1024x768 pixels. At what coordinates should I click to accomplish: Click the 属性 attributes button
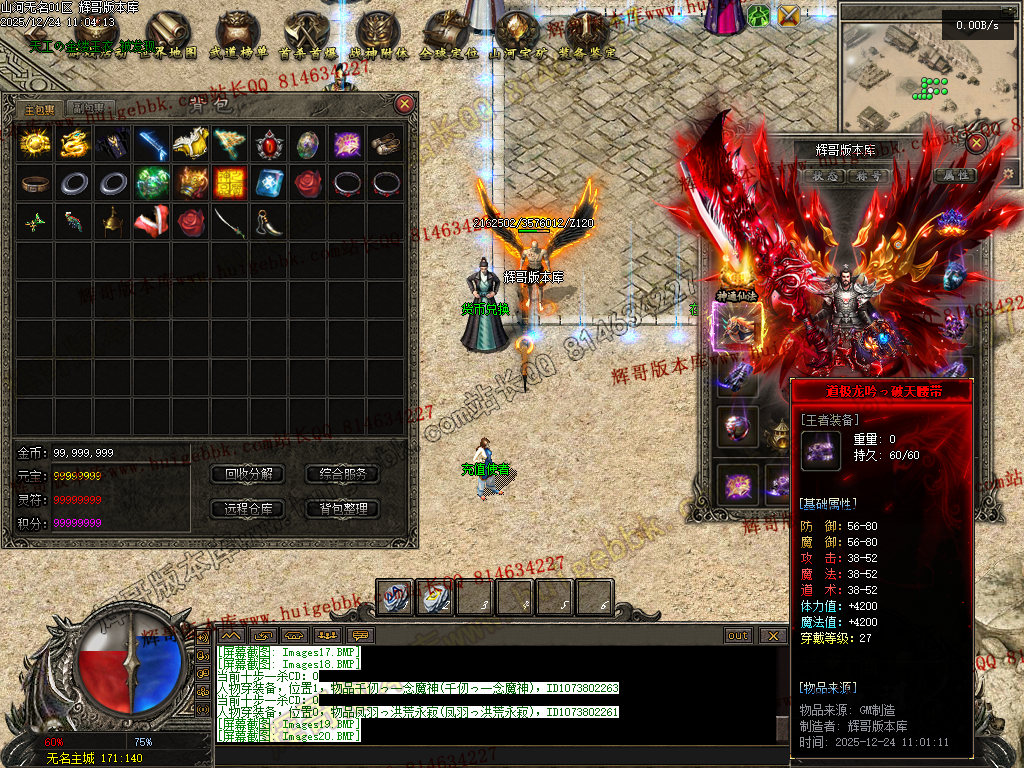pos(952,175)
